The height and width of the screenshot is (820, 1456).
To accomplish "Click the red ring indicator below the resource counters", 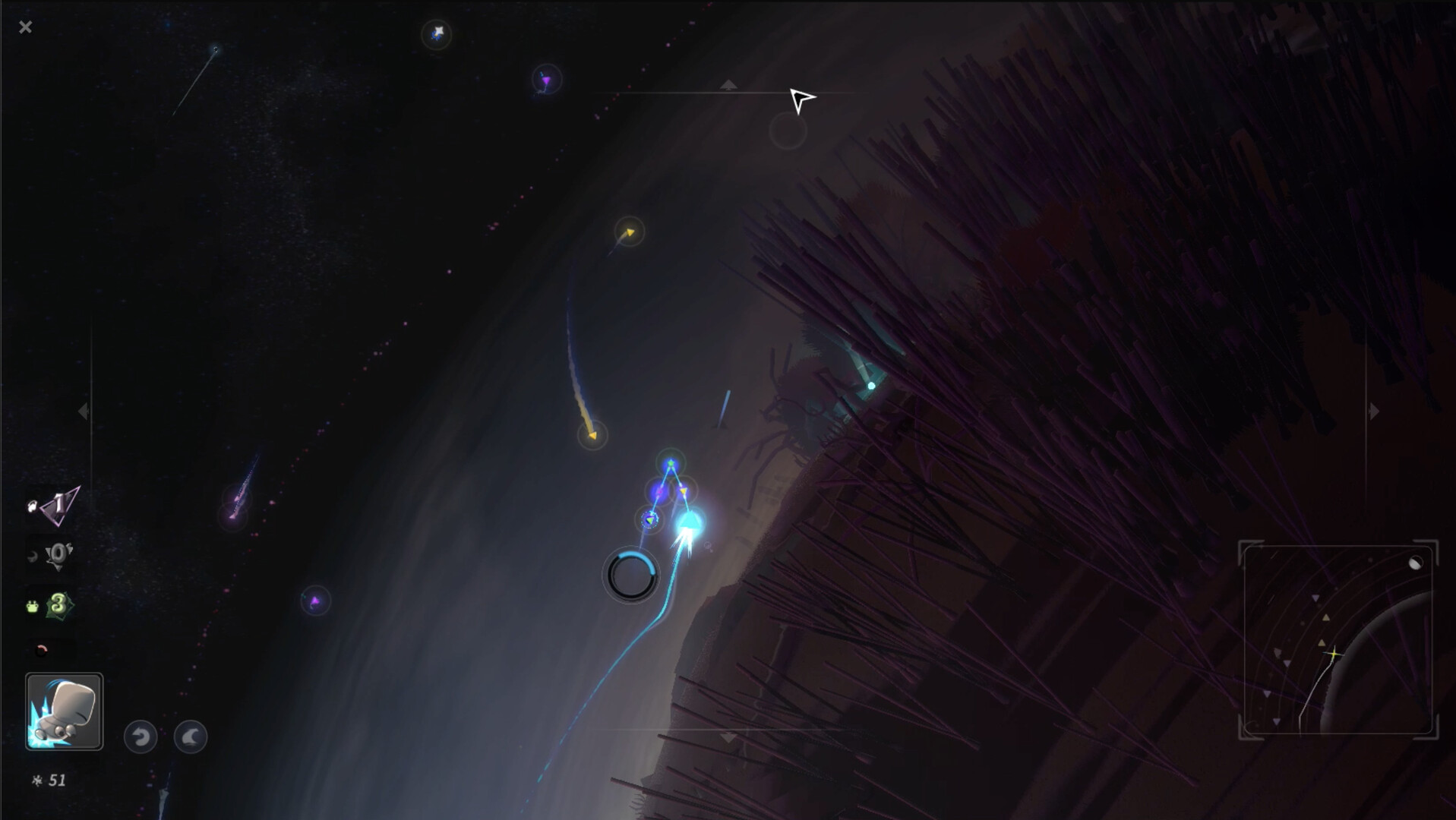I will click(42, 649).
